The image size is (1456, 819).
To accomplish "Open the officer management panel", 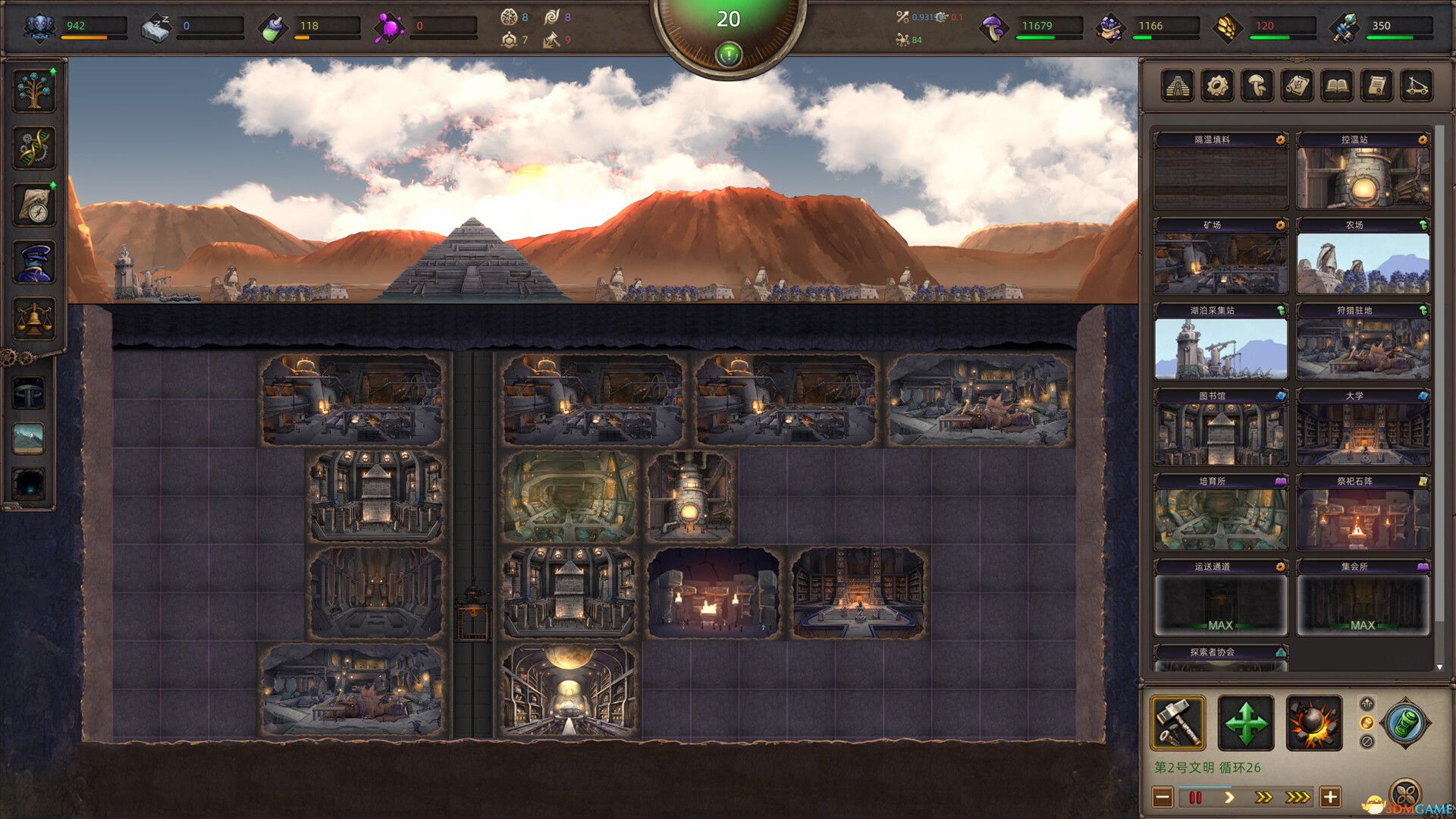I will click(33, 261).
